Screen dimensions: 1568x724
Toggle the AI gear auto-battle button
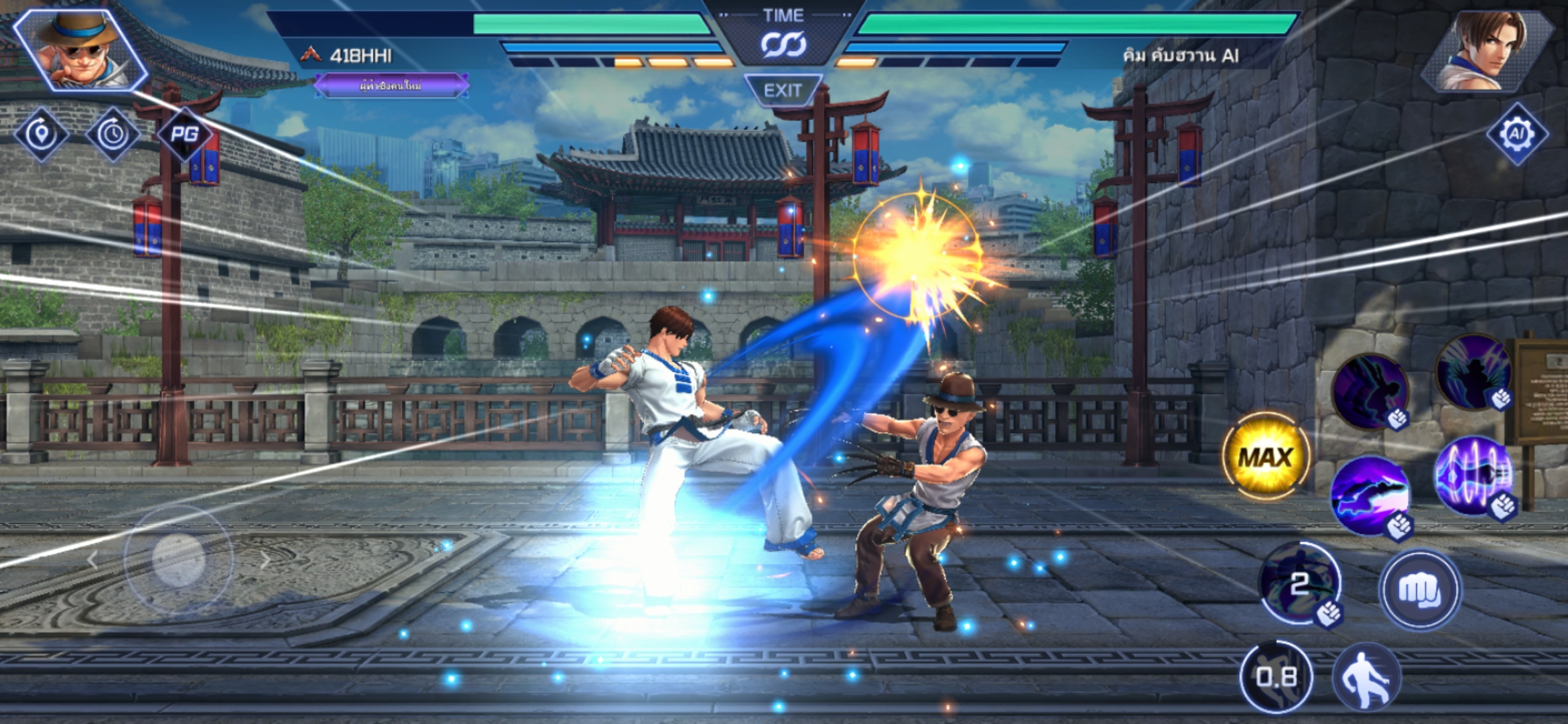1517,134
